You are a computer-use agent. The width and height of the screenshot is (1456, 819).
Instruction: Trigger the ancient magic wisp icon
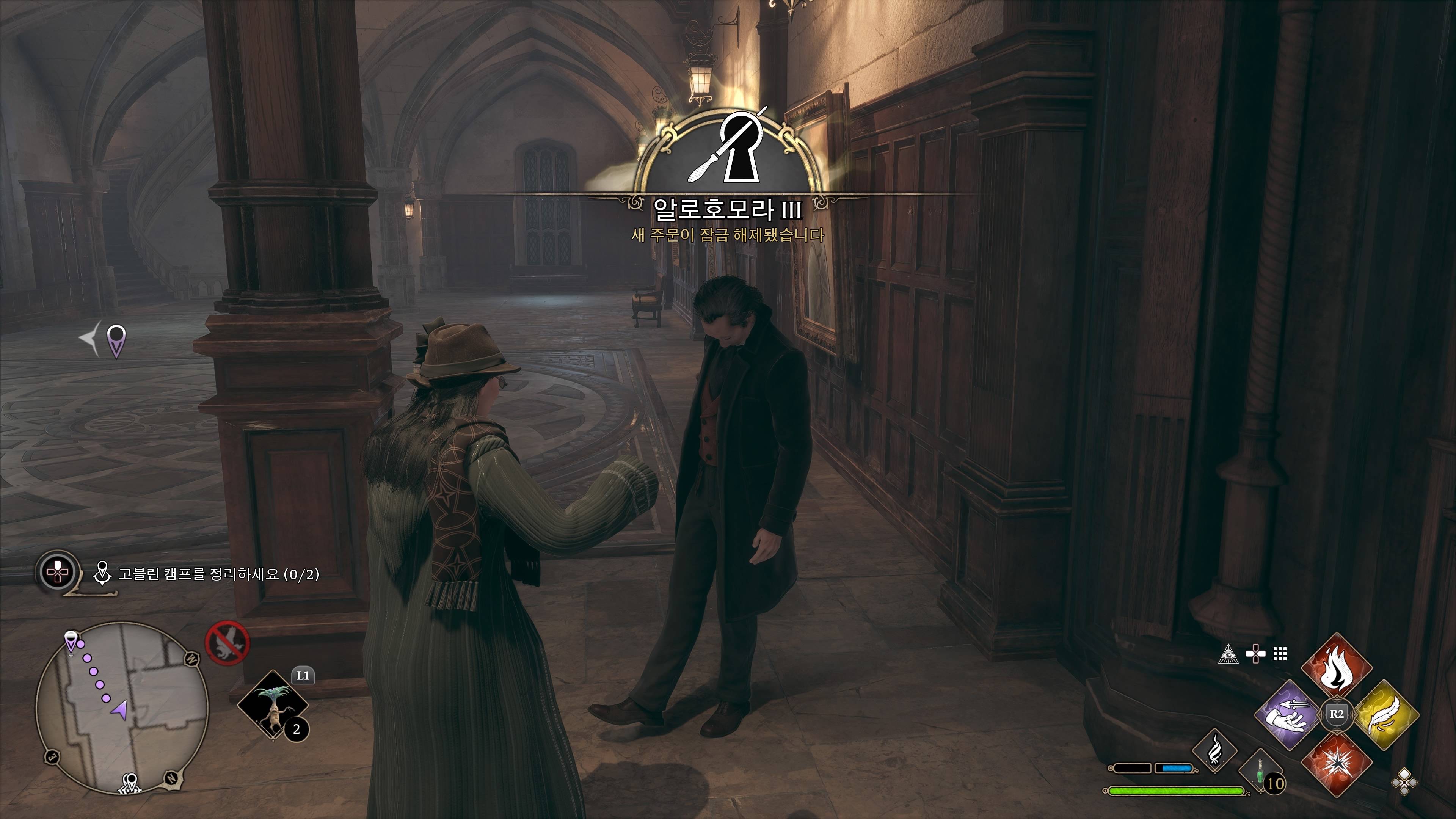1214,751
